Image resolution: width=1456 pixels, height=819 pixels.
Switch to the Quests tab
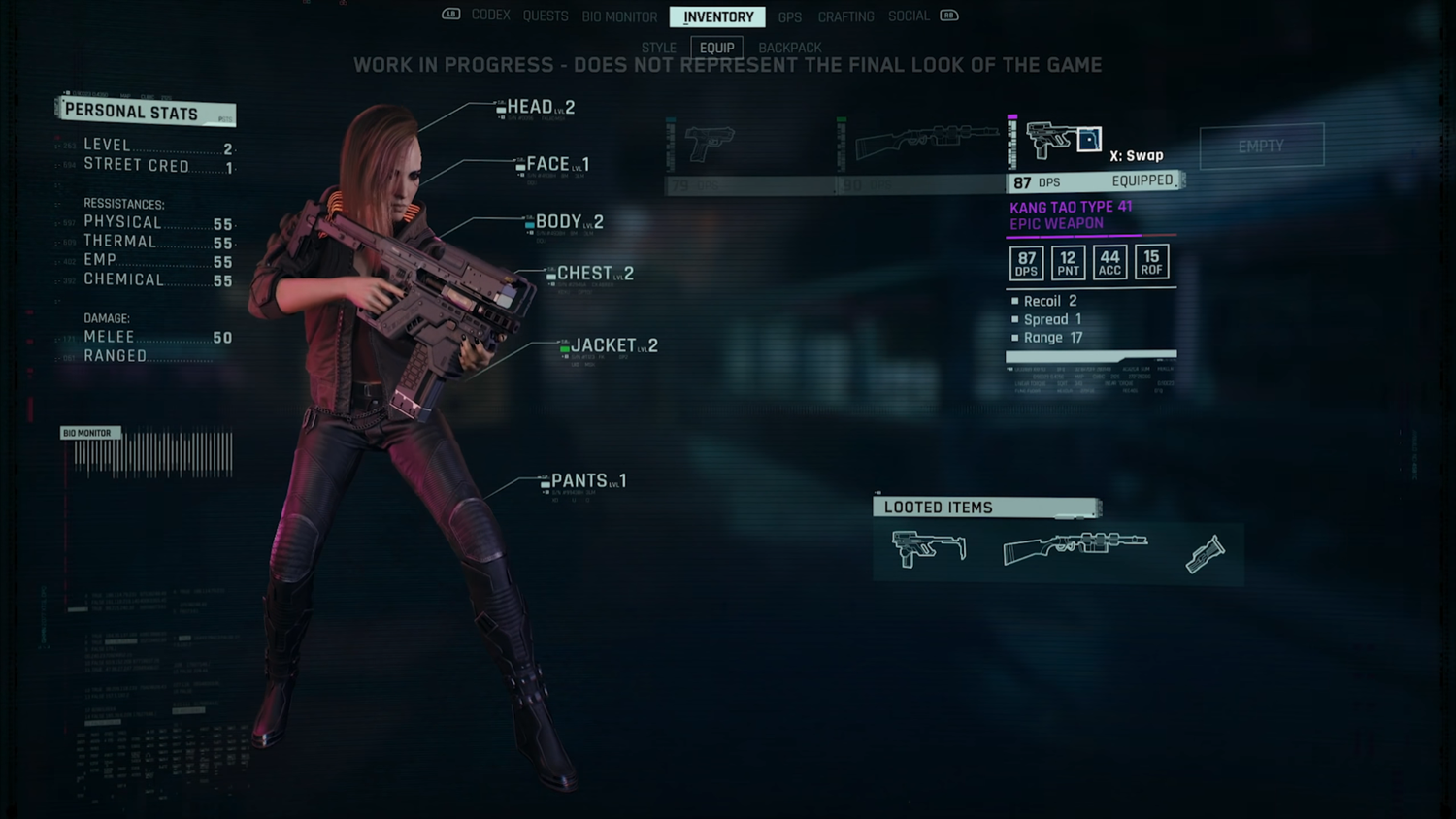(x=546, y=16)
